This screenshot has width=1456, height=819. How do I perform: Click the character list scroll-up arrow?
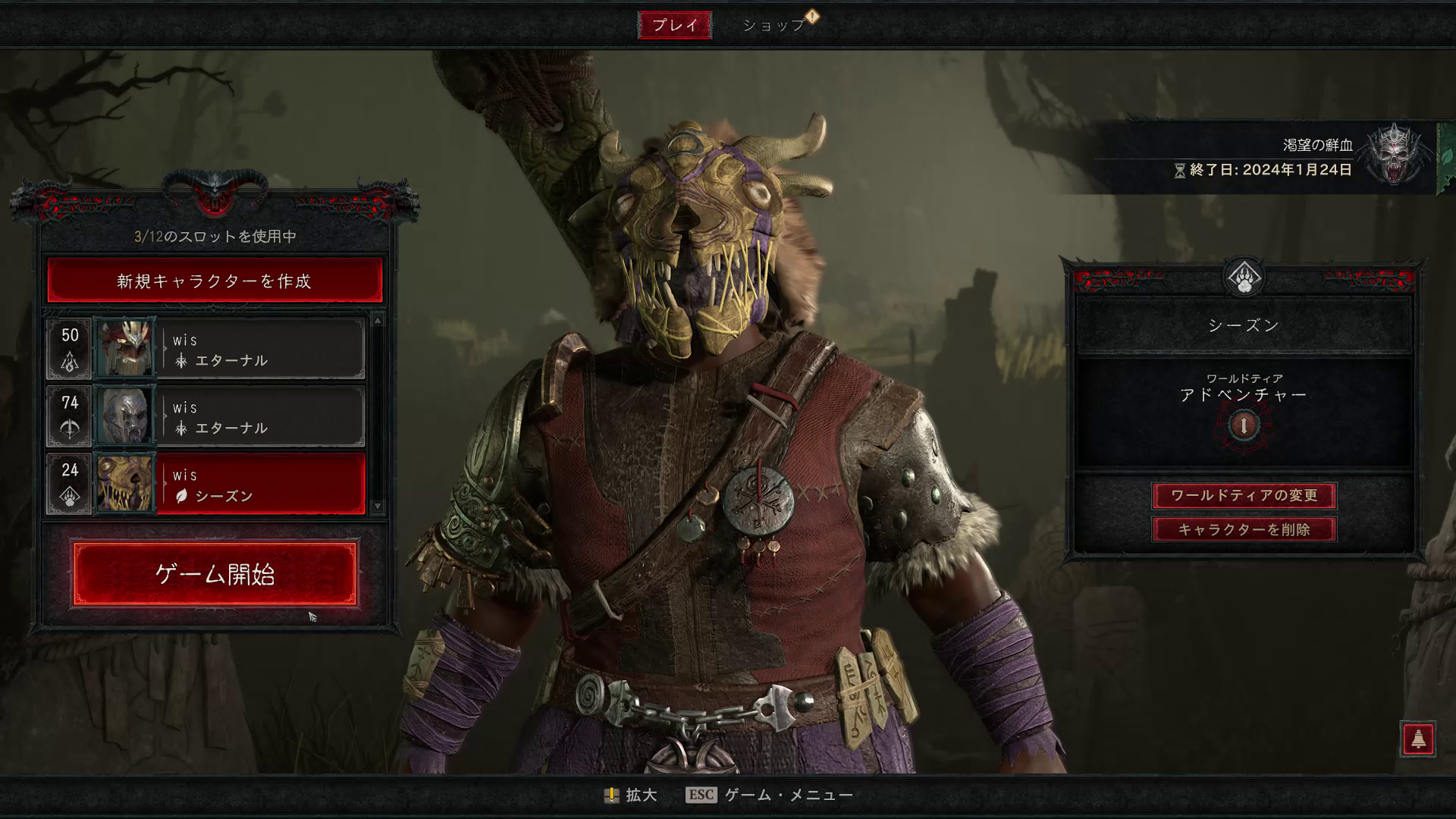377,321
